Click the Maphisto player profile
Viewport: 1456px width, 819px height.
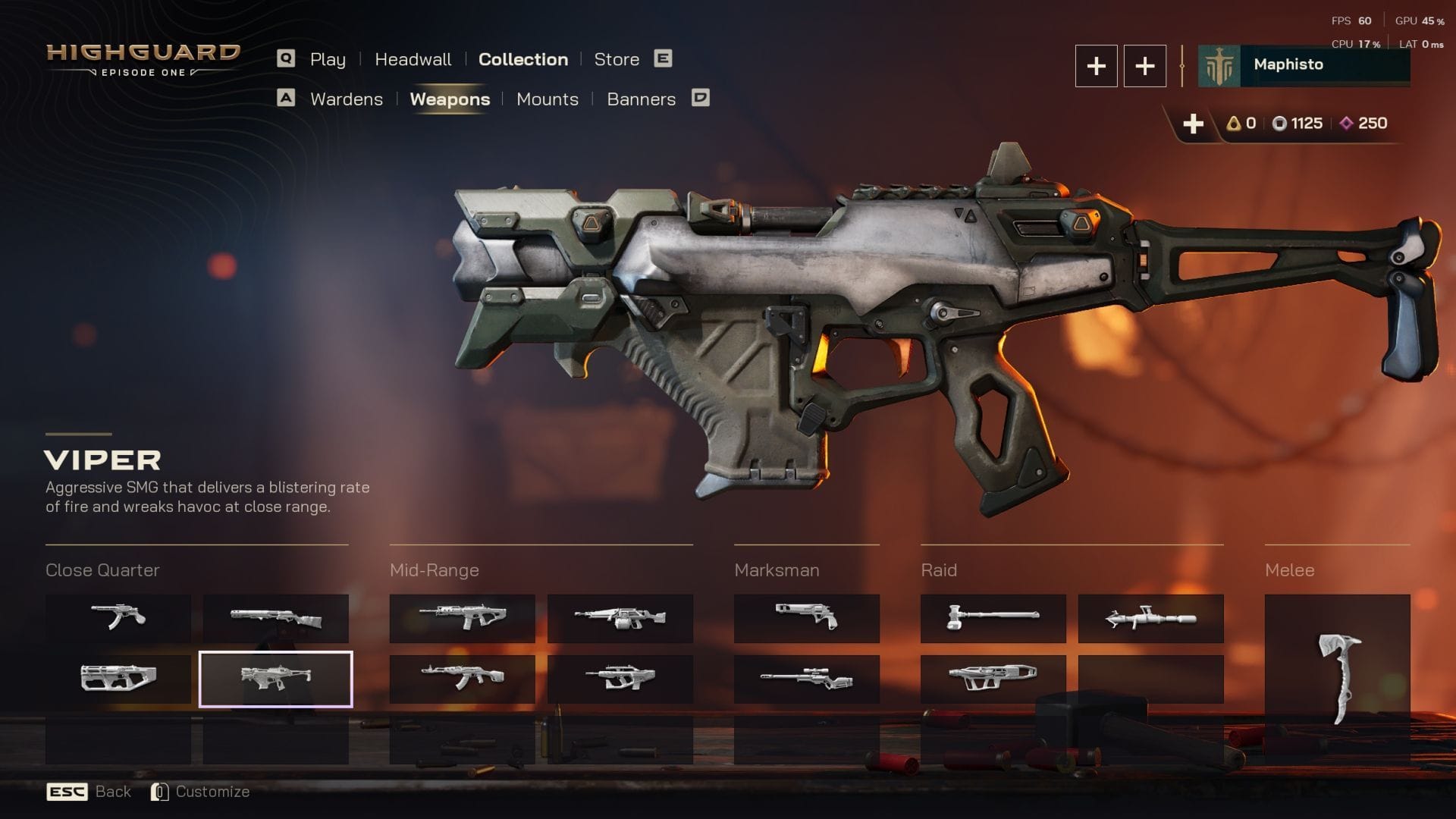tap(1303, 65)
